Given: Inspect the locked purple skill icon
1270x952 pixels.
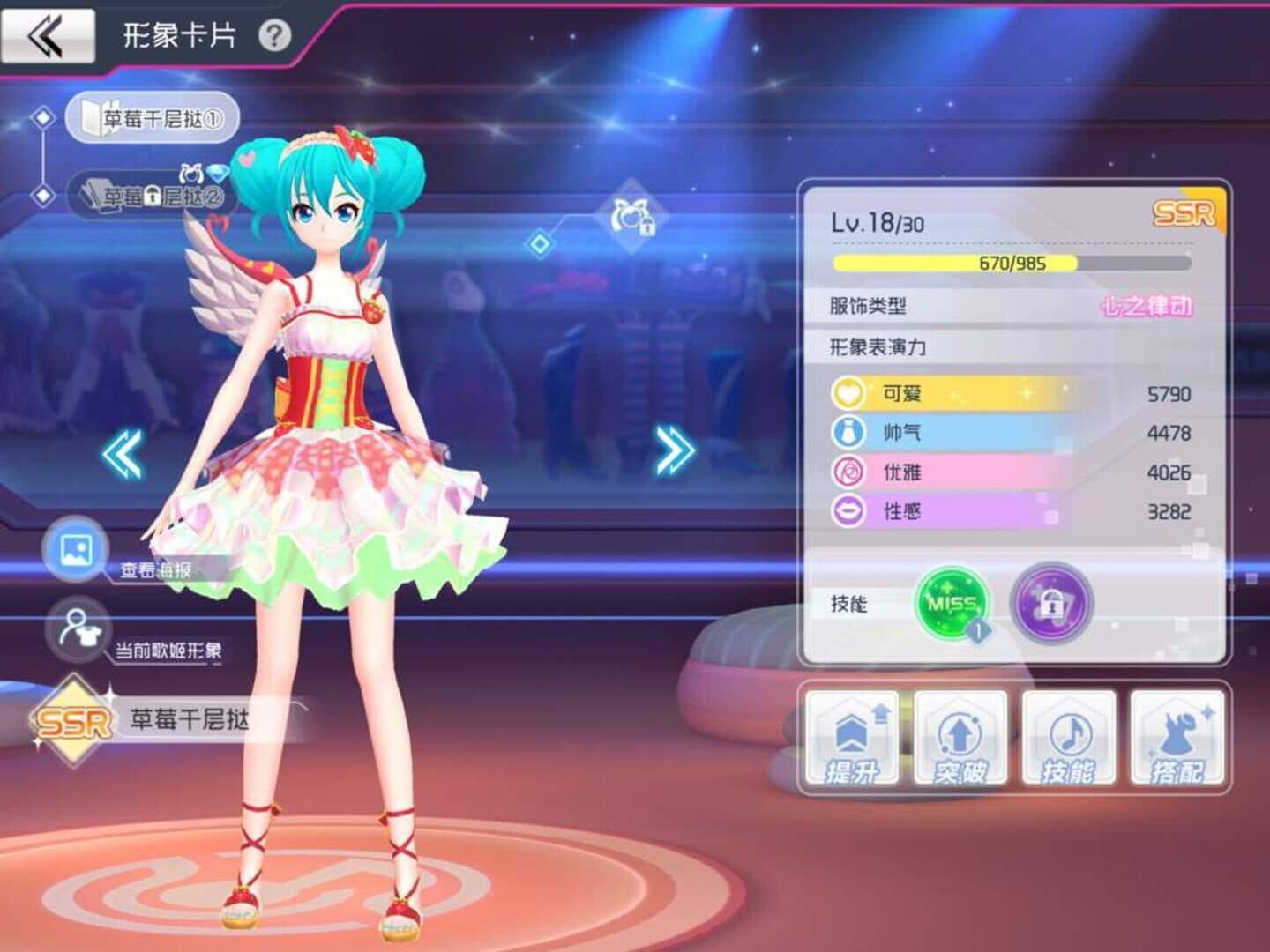Looking at the screenshot, I should pos(1050,604).
